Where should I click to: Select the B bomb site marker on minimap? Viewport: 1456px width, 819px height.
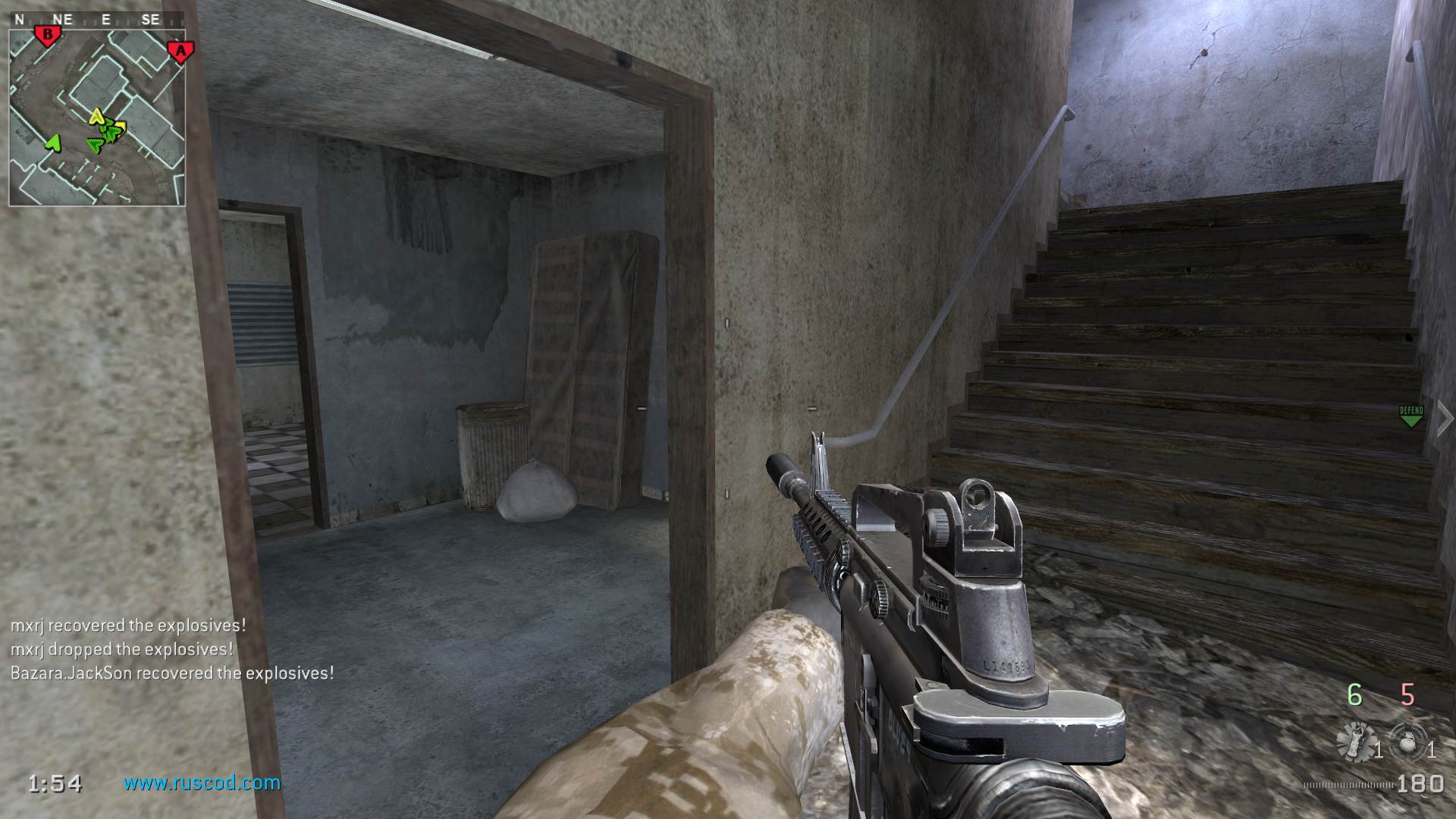(x=49, y=35)
